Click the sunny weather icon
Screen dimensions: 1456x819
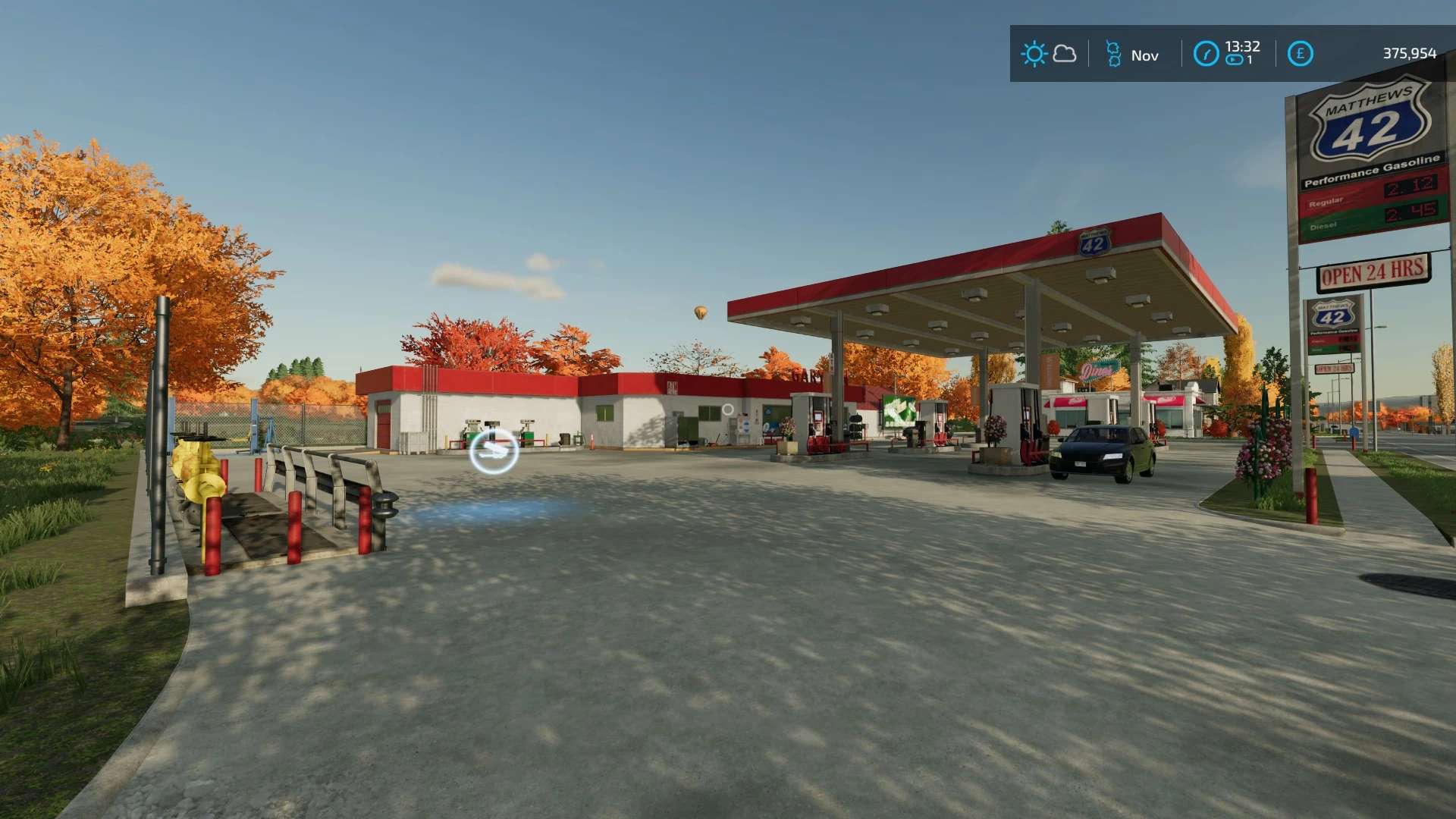coord(1034,54)
